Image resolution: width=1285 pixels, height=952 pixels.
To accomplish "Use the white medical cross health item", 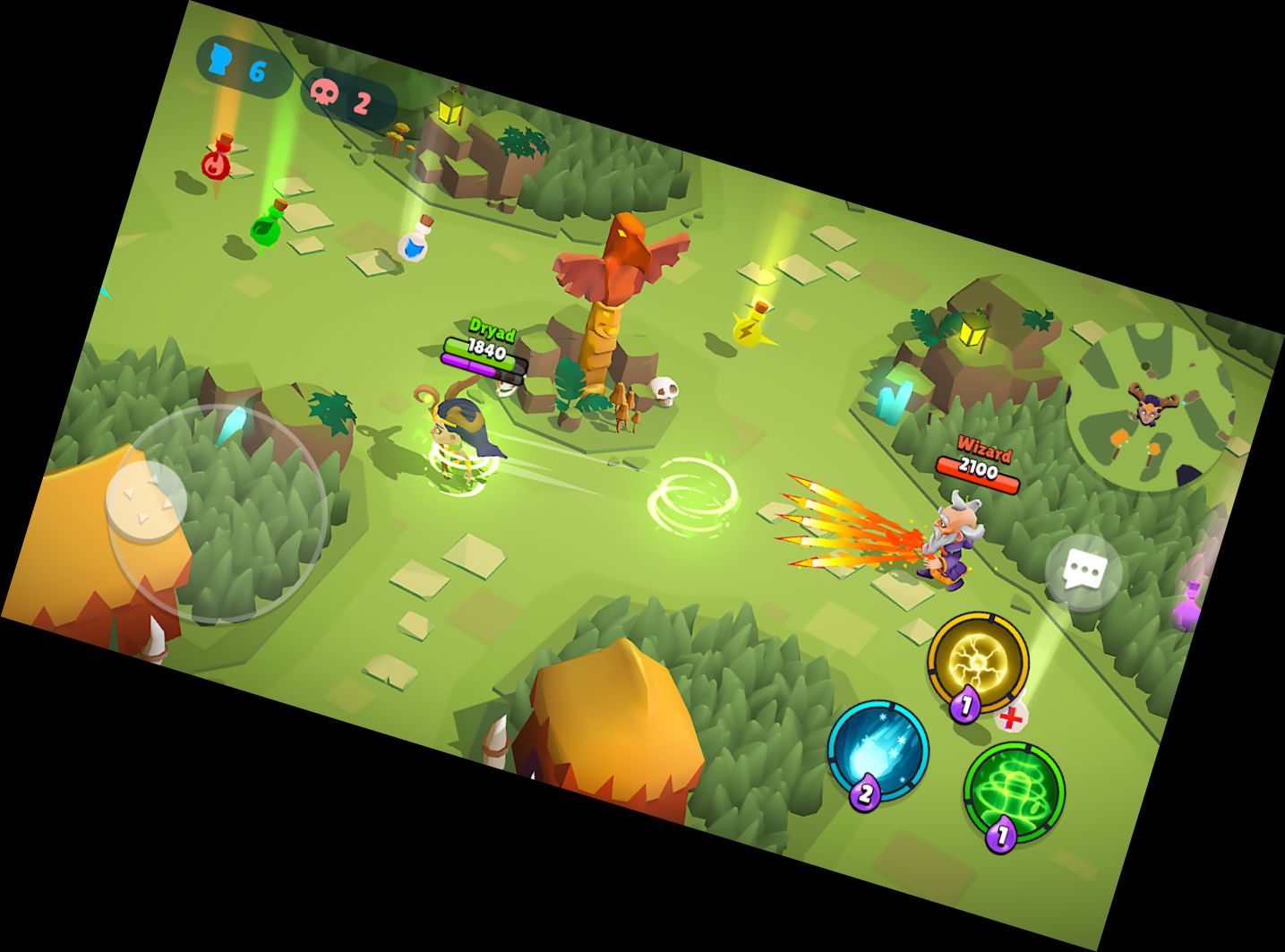I will pos(1012,716).
